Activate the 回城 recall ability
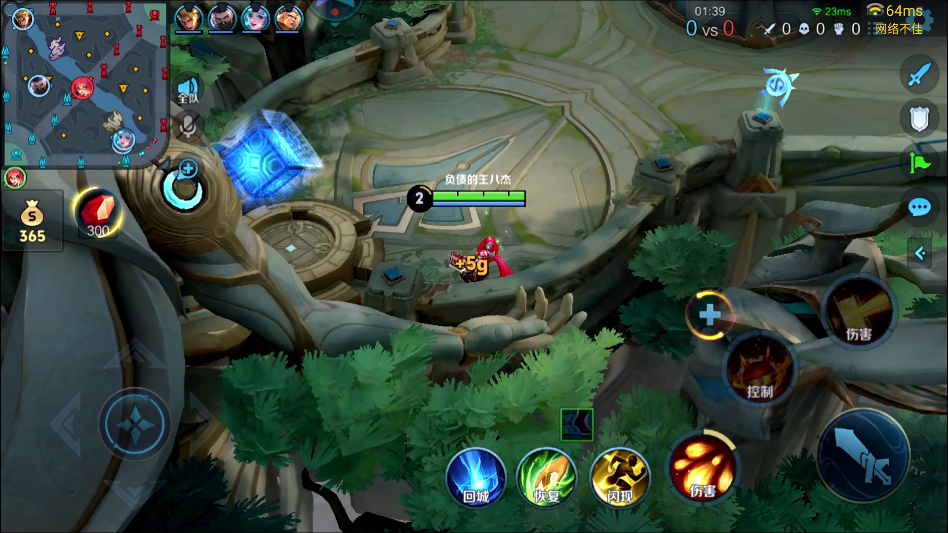The image size is (948, 533). pyautogui.click(x=476, y=475)
